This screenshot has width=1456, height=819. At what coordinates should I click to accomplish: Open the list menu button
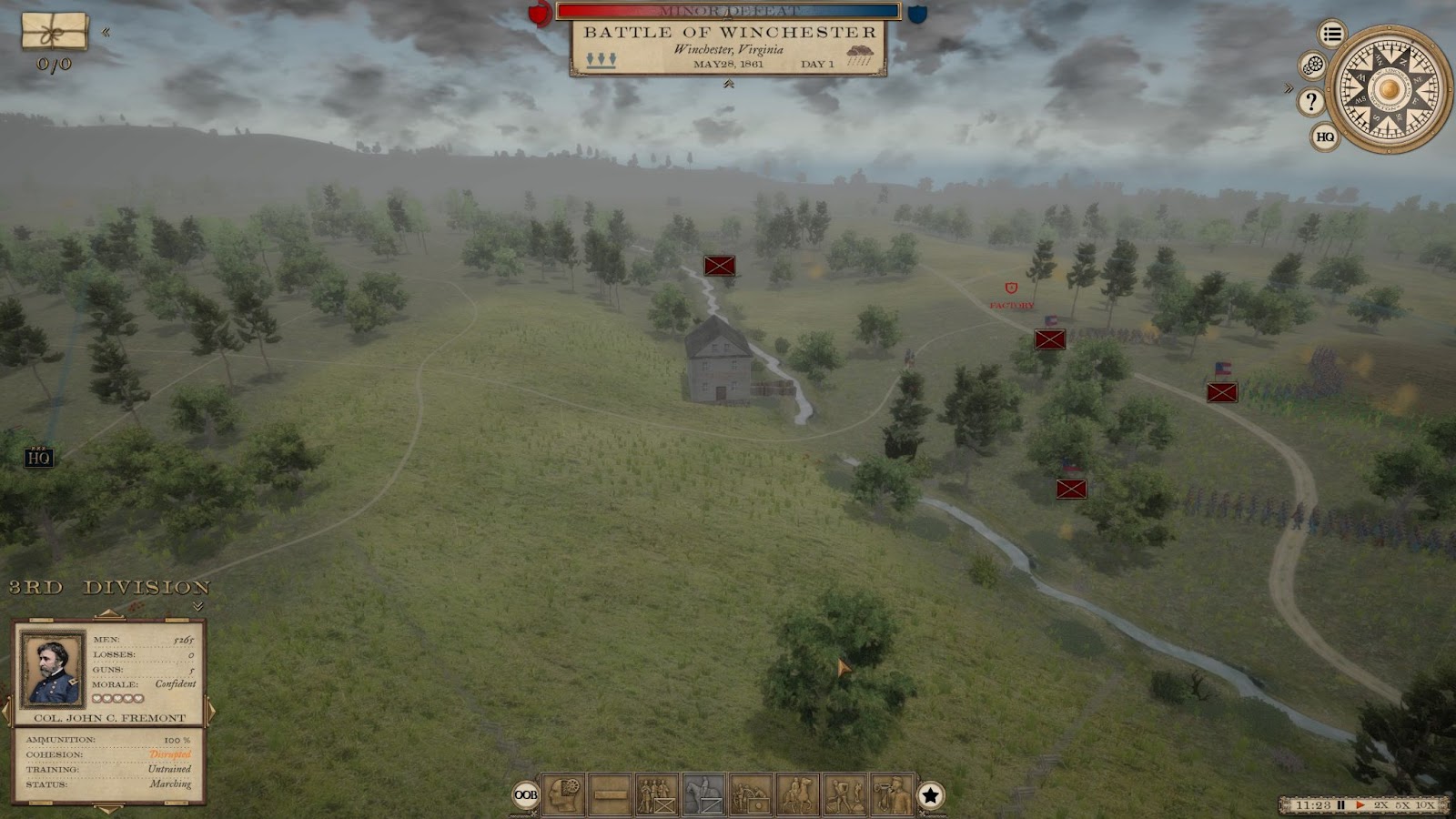point(1332,35)
